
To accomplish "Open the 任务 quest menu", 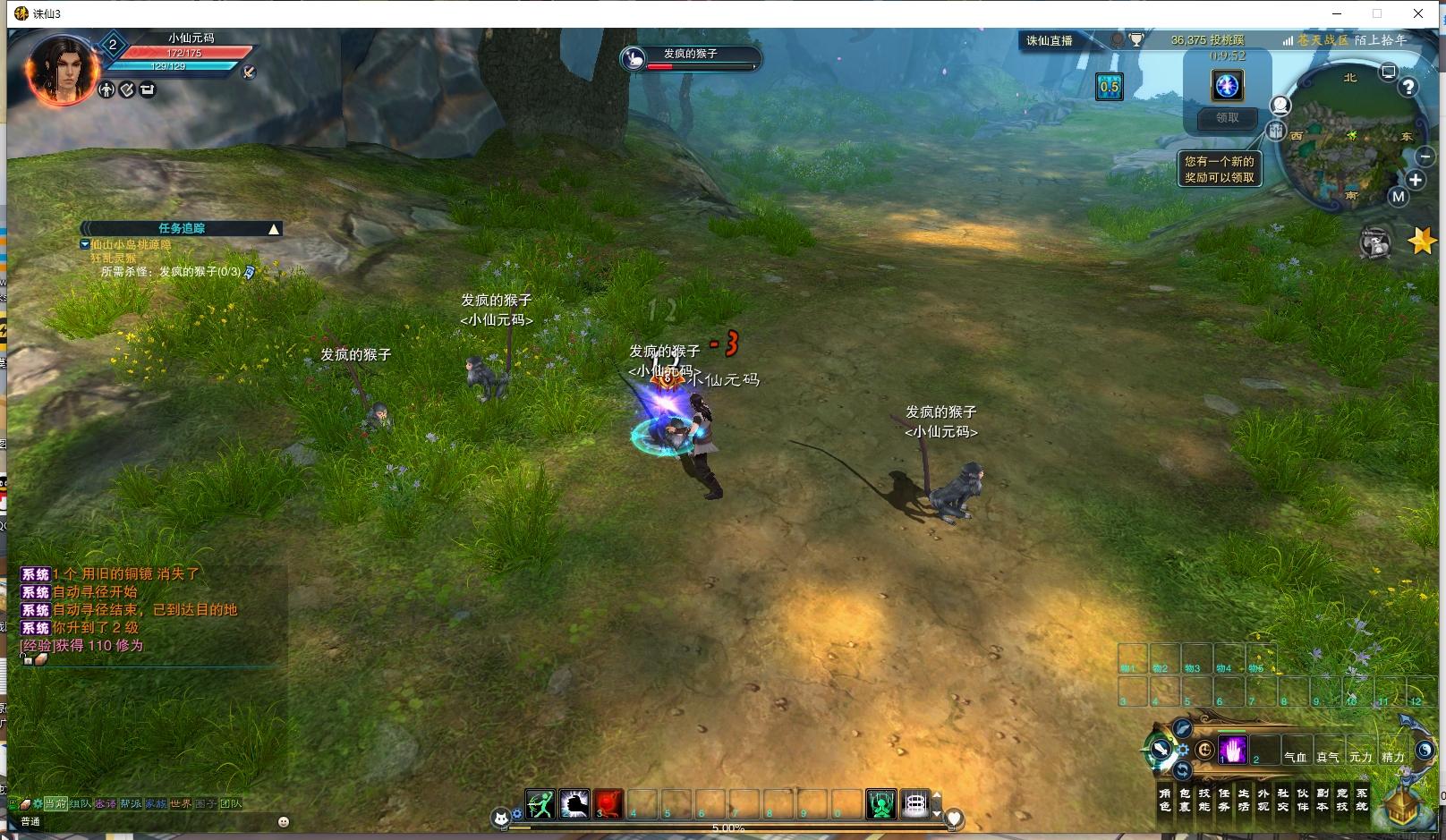I will click(1223, 799).
